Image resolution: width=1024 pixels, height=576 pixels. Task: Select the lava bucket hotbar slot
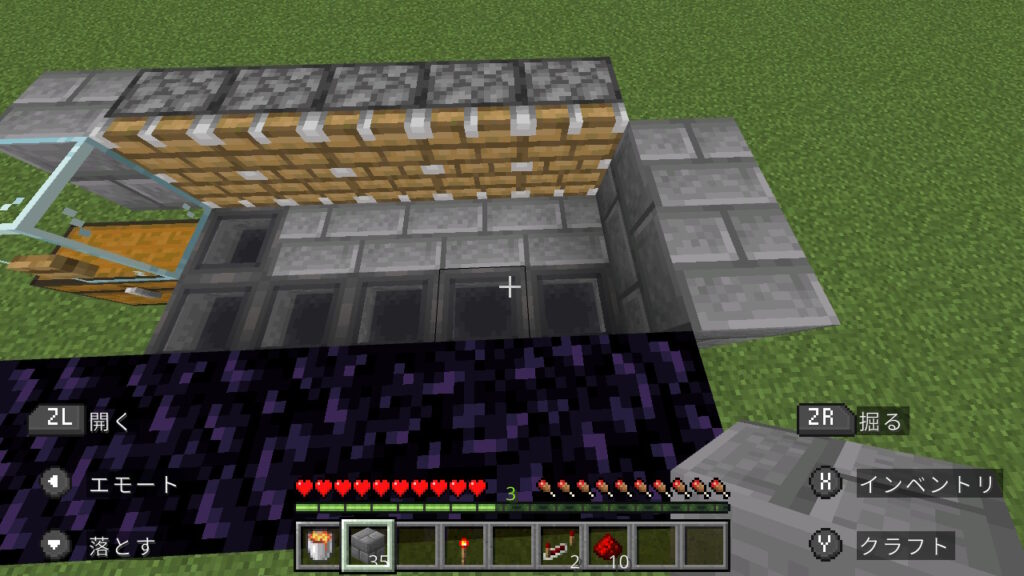(x=320, y=546)
